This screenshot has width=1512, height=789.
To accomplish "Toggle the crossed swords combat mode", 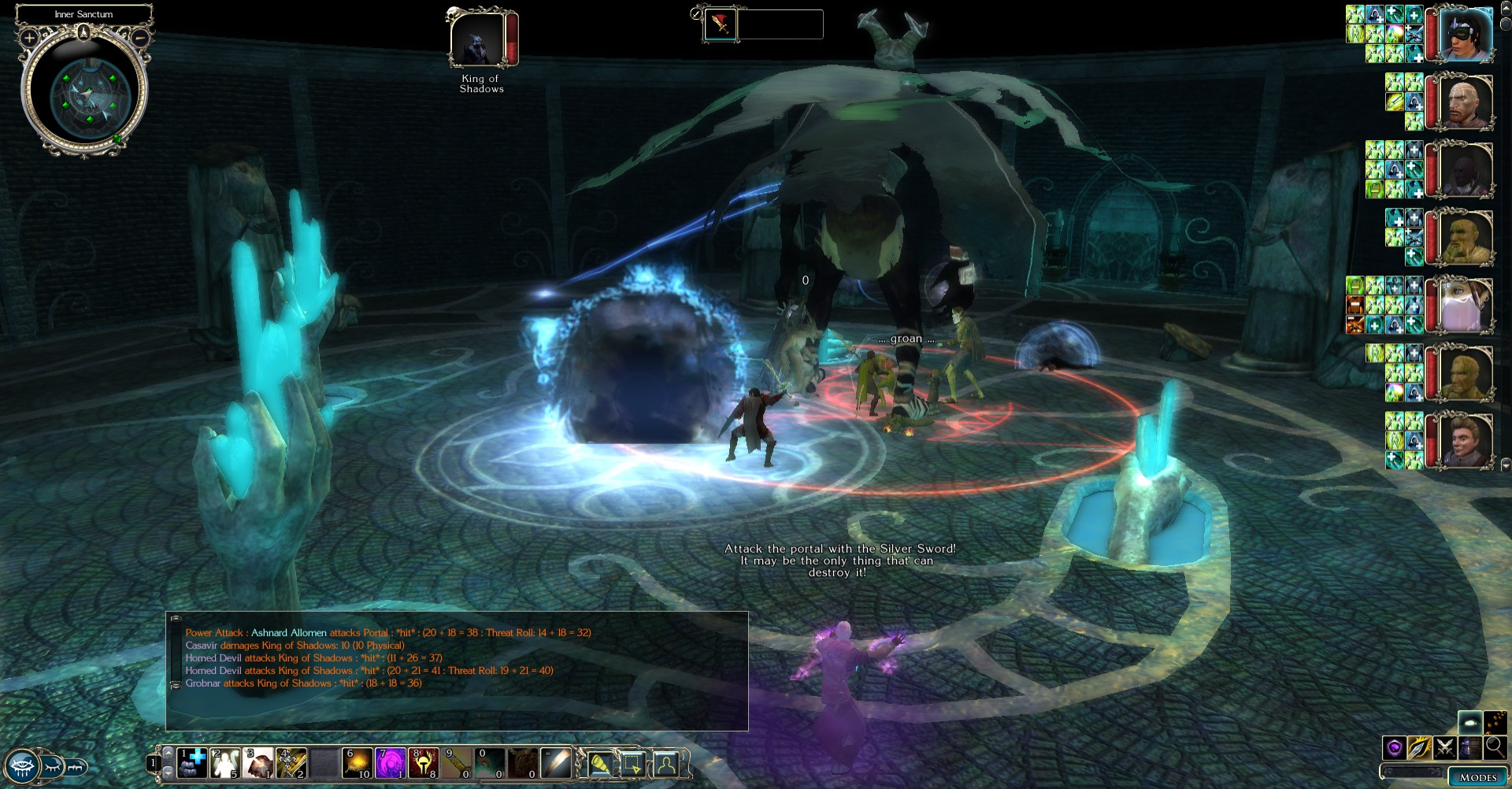I will 1444,746.
